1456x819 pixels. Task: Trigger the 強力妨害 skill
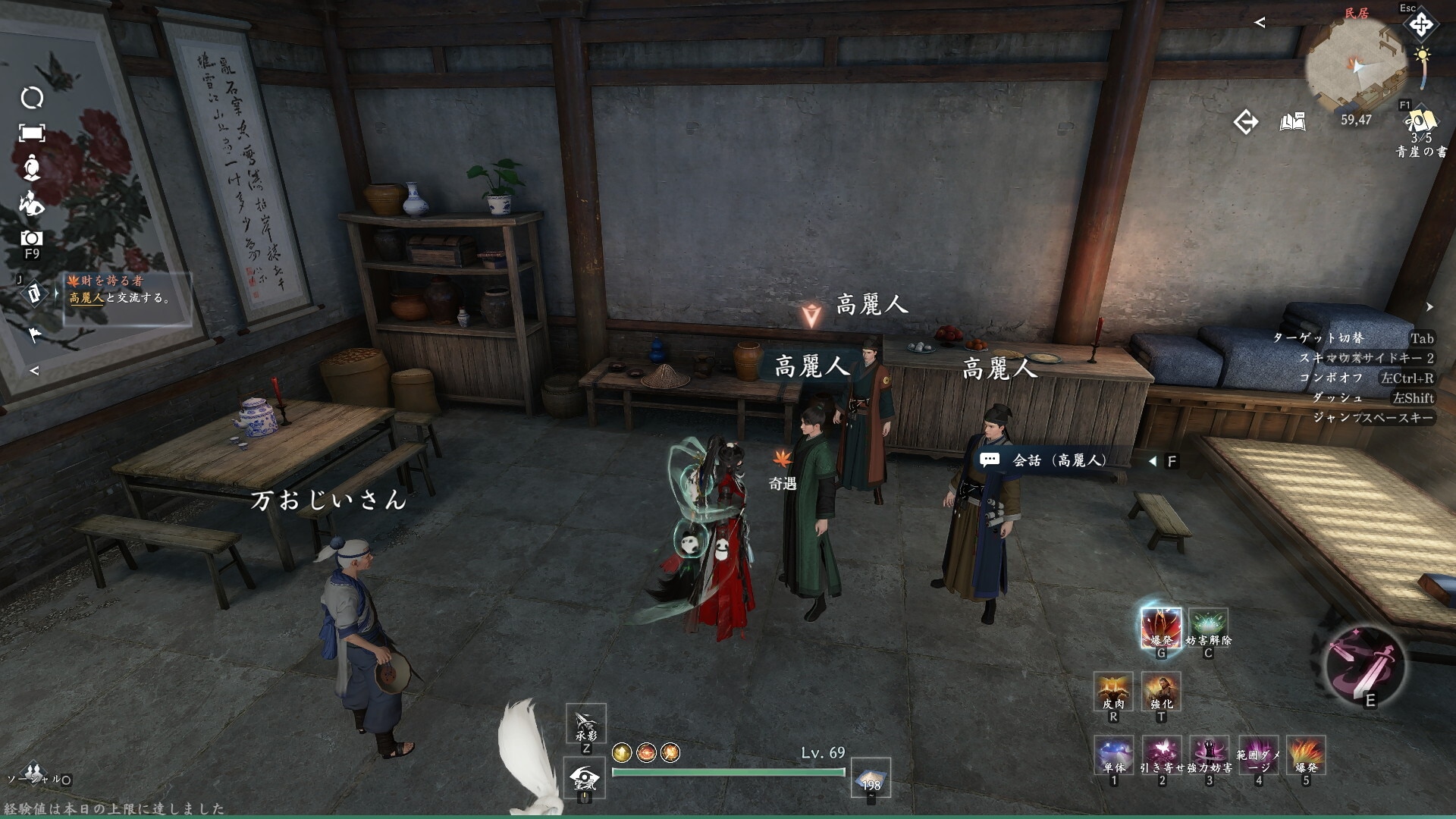point(1209,755)
